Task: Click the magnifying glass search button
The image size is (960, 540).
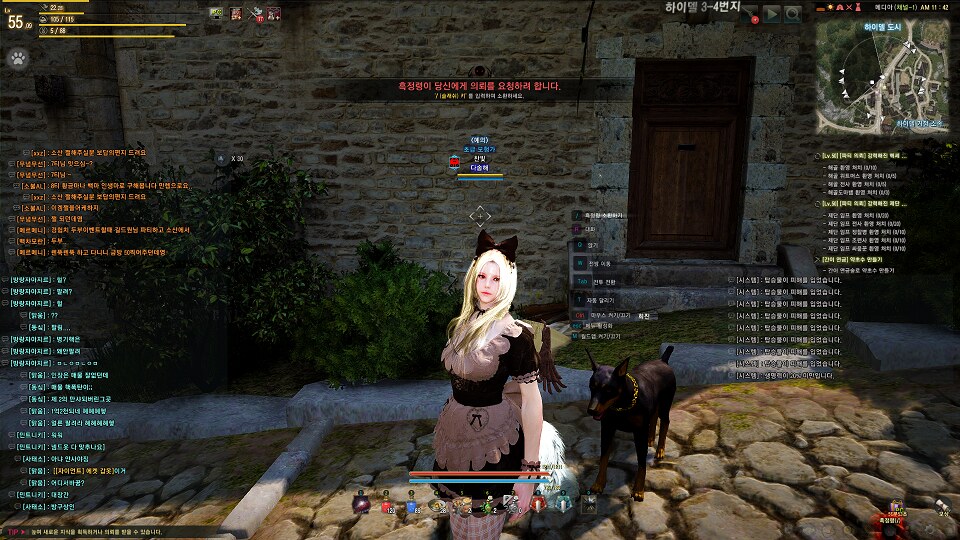Action: pyautogui.click(x=793, y=14)
